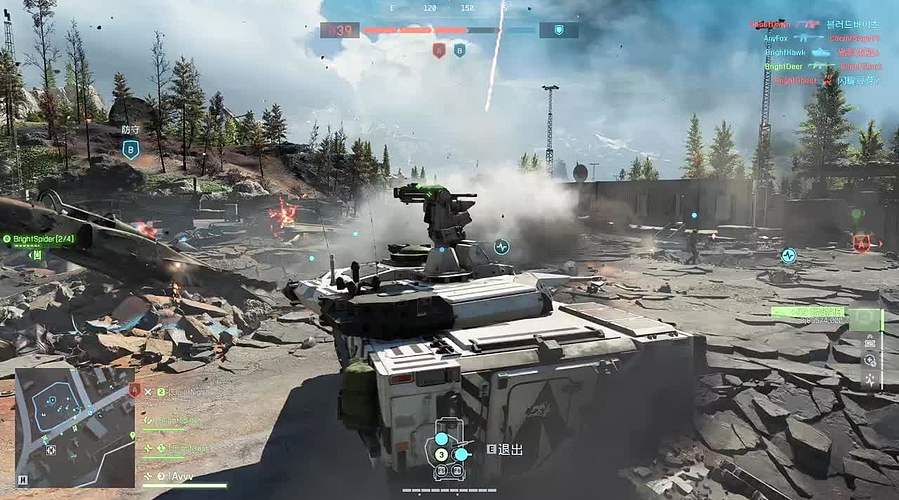Click the blue shield team icon

tap(558, 30)
